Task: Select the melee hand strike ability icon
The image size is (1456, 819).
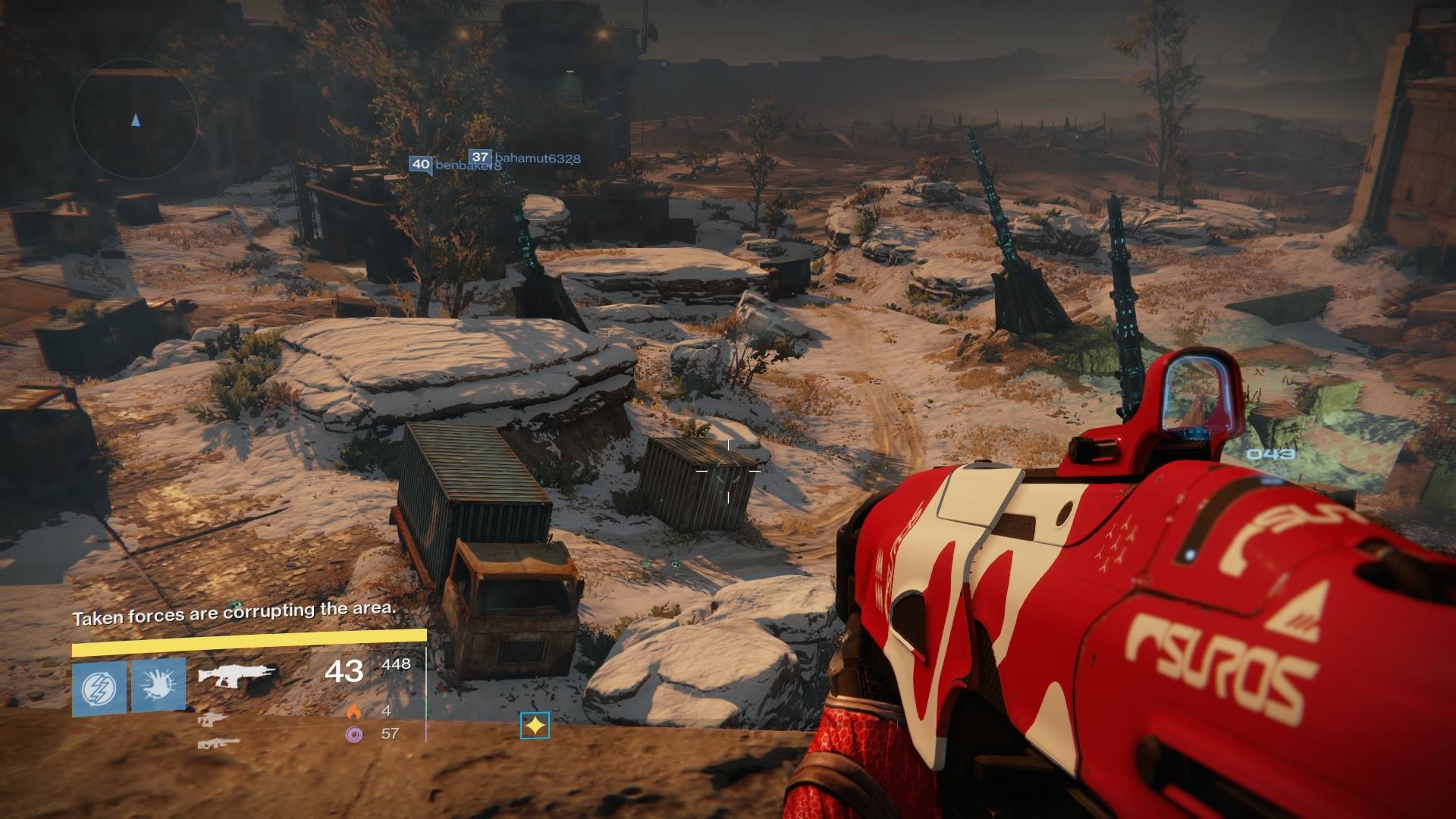Action: tap(158, 684)
